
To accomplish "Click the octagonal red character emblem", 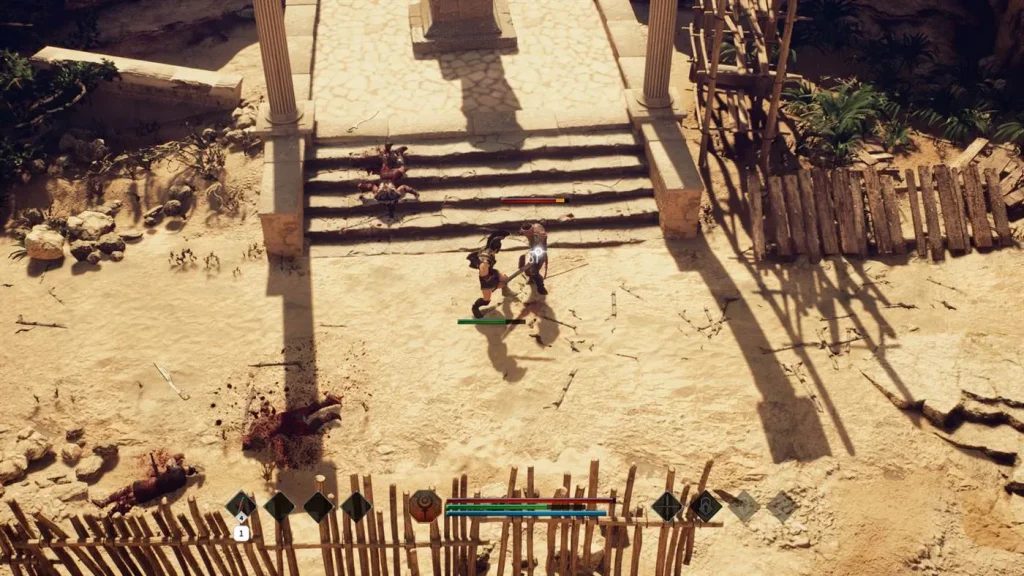I will [424, 506].
